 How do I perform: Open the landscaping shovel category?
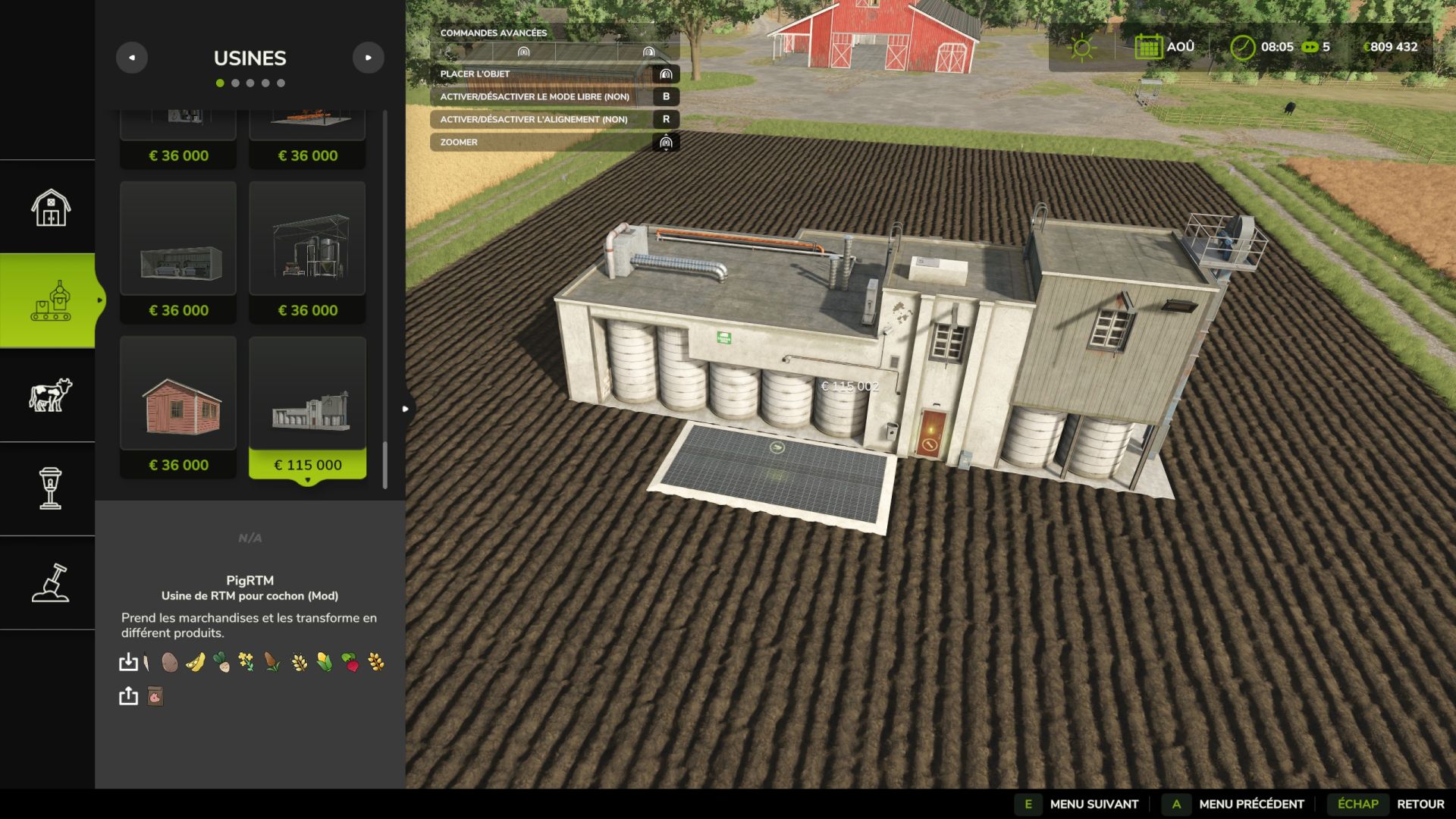point(50,582)
